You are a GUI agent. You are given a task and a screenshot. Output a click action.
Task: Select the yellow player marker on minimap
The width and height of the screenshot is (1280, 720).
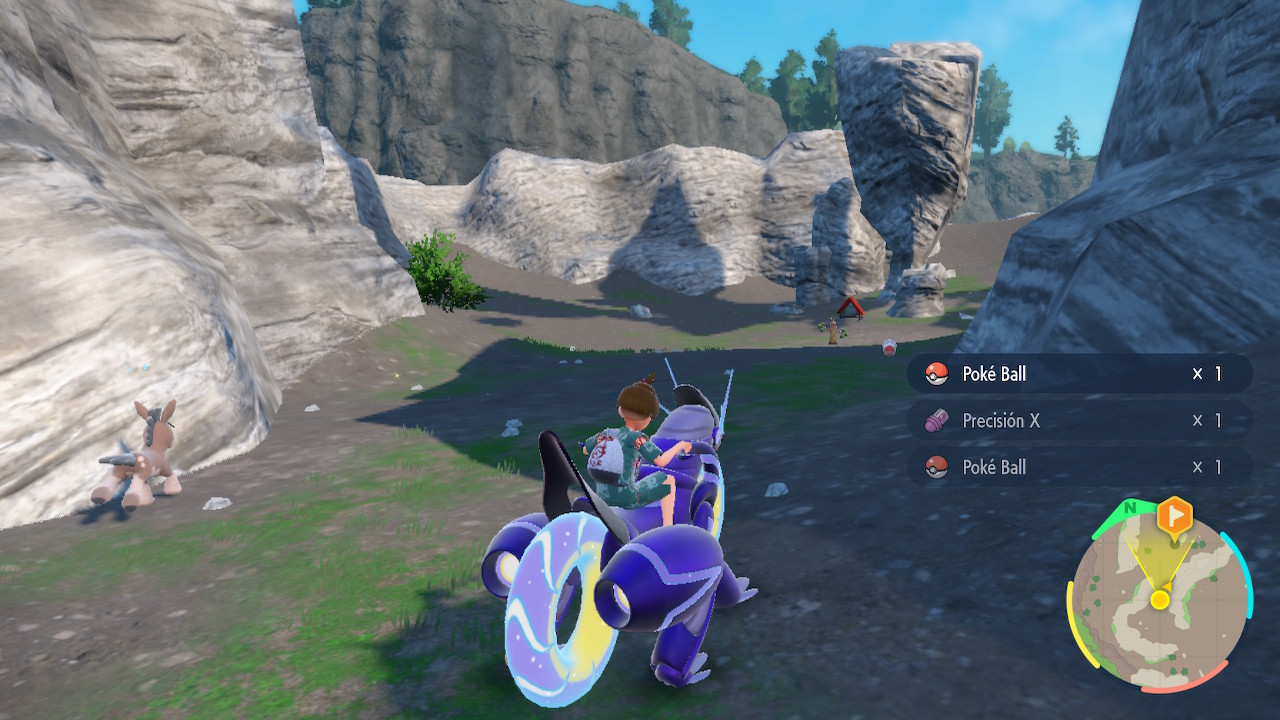(1159, 600)
